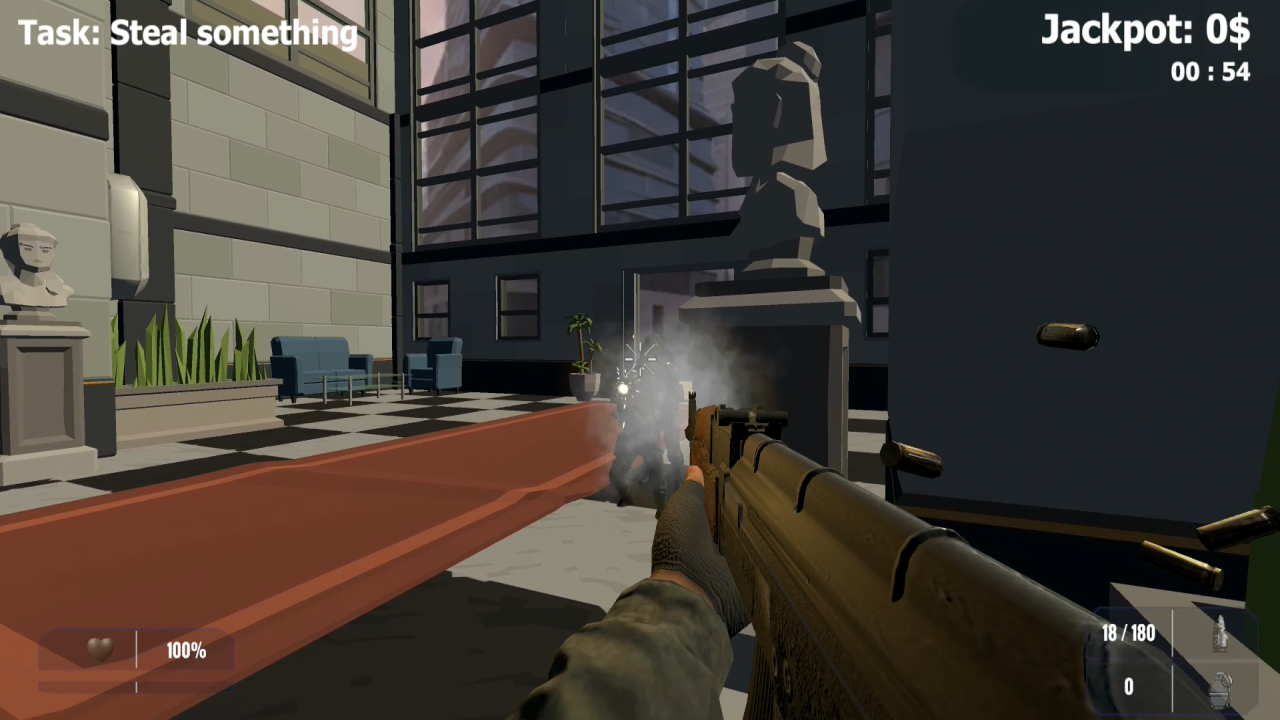
Task: Select the rifle ammo icon
Action: (x=1222, y=633)
